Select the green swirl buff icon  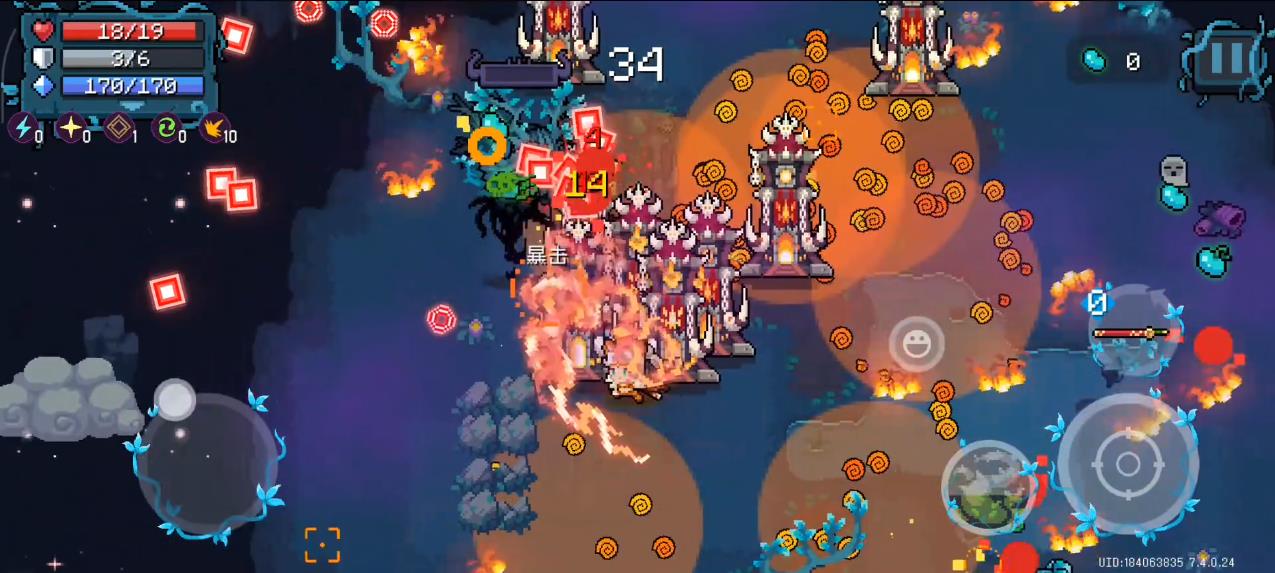(165, 128)
